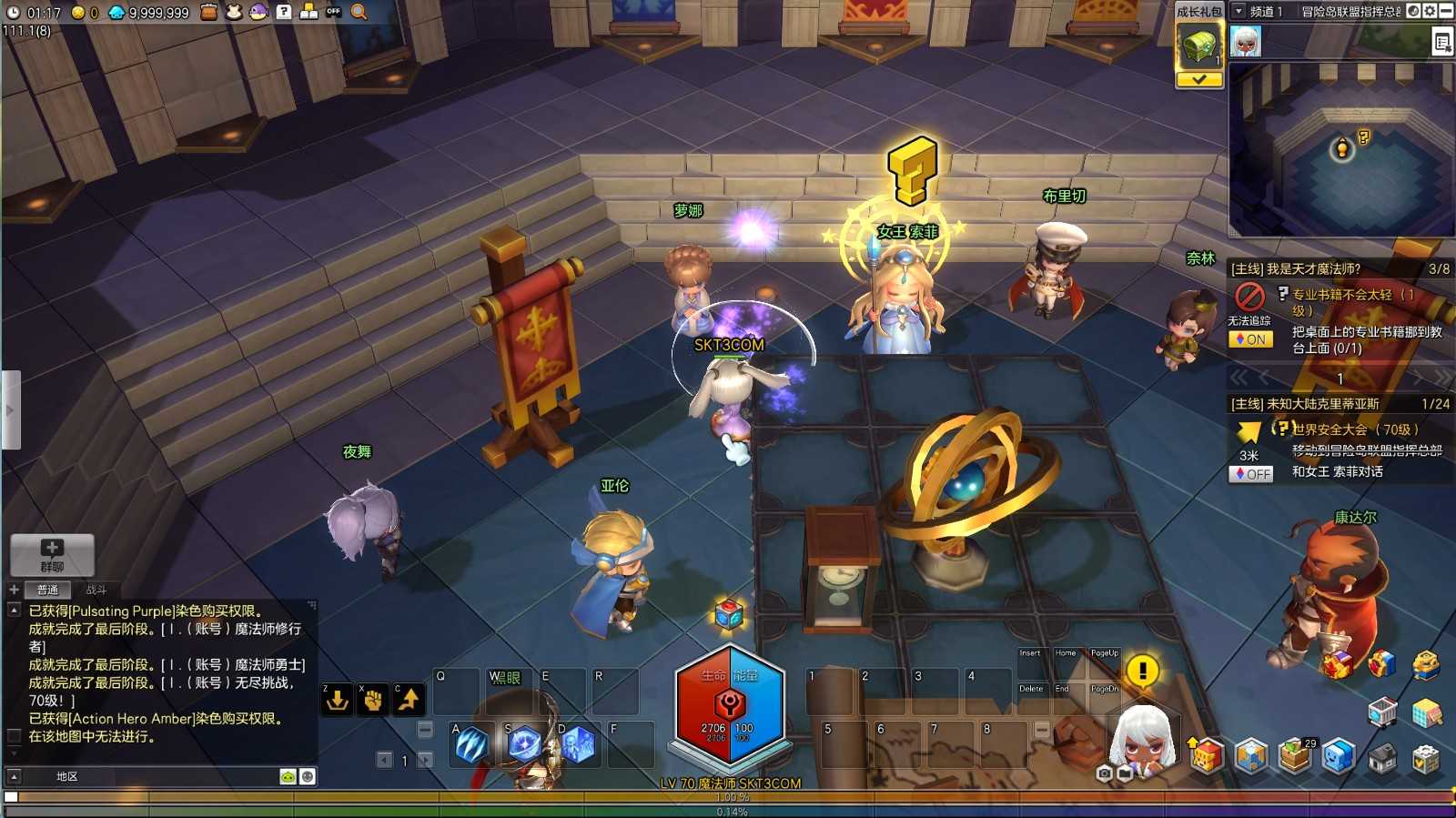The image size is (1456, 818).
Task: Take a screenshot with the camera icon
Action: tap(1104, 773)
